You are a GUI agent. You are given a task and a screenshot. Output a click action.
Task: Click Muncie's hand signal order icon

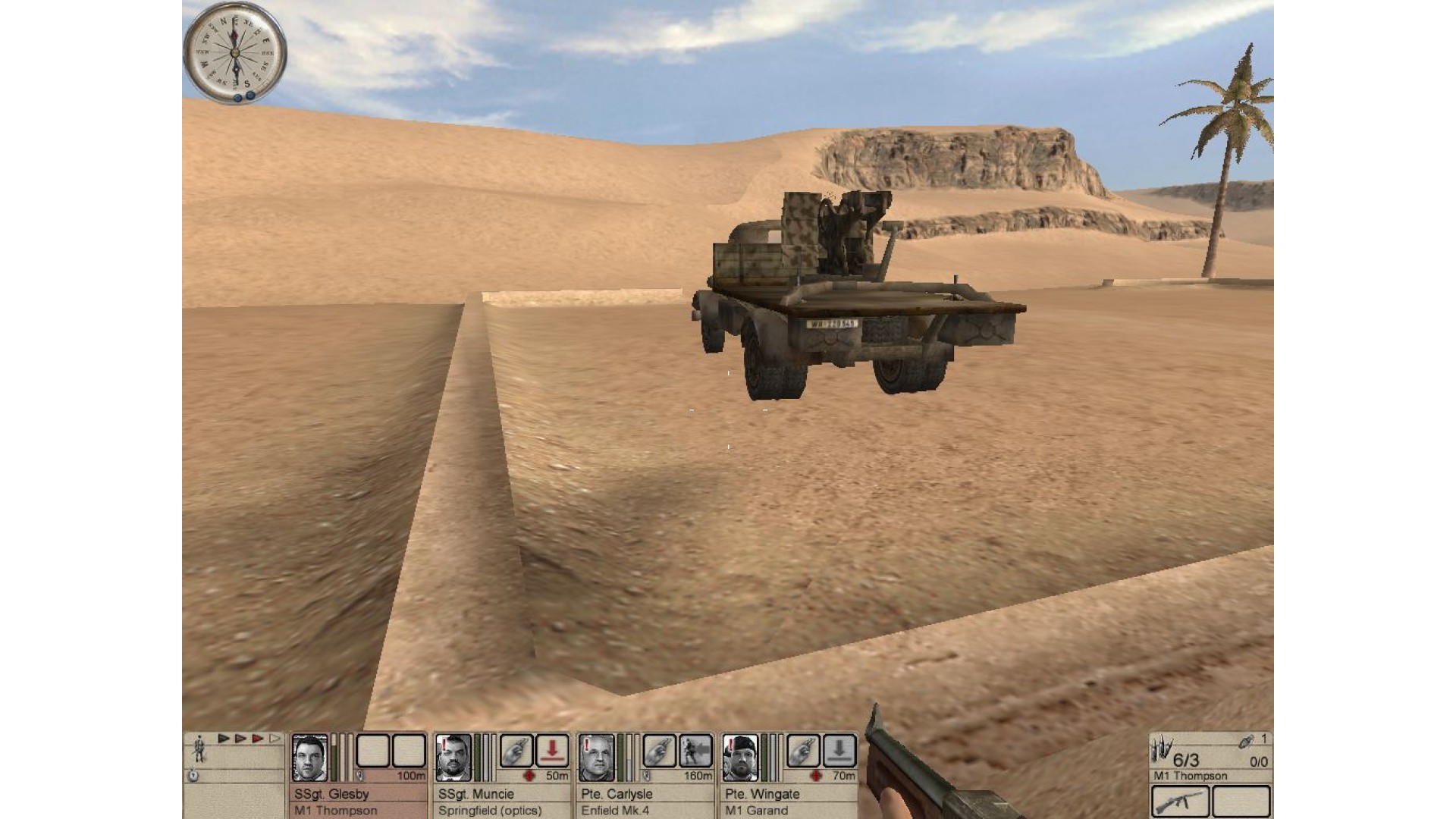pos(516,751)
